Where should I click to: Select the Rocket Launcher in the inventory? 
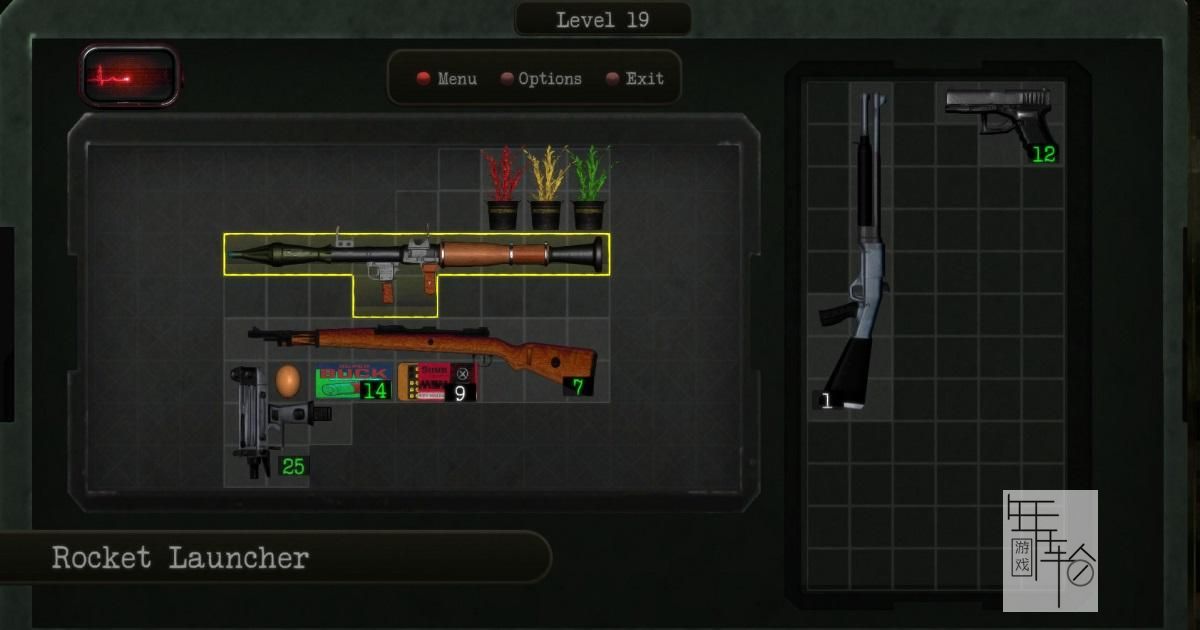[416, 255]
